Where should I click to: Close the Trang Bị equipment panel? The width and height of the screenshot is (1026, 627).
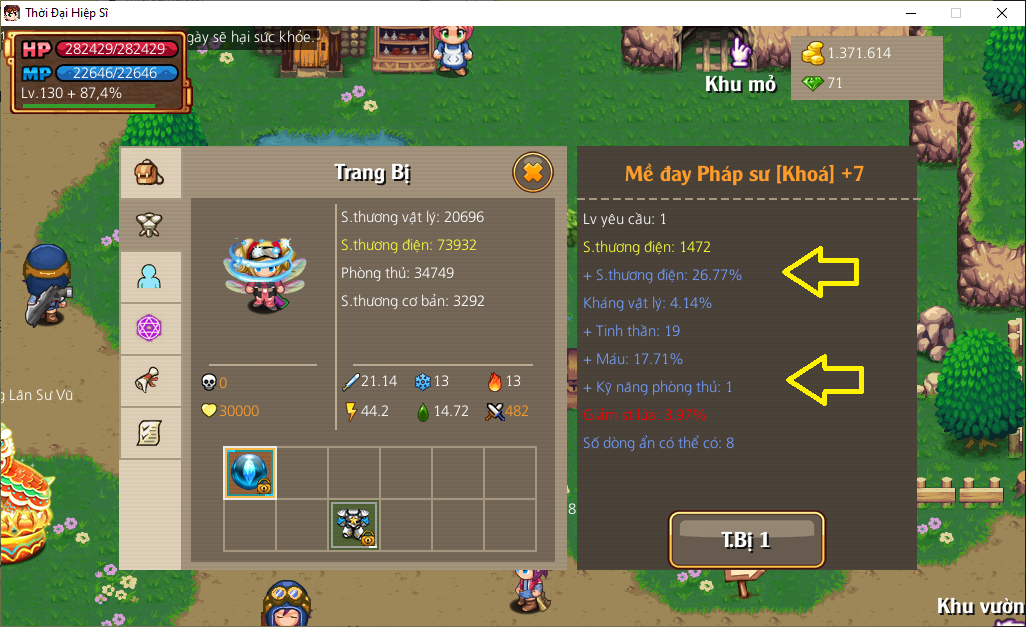(x=532, y=173)
